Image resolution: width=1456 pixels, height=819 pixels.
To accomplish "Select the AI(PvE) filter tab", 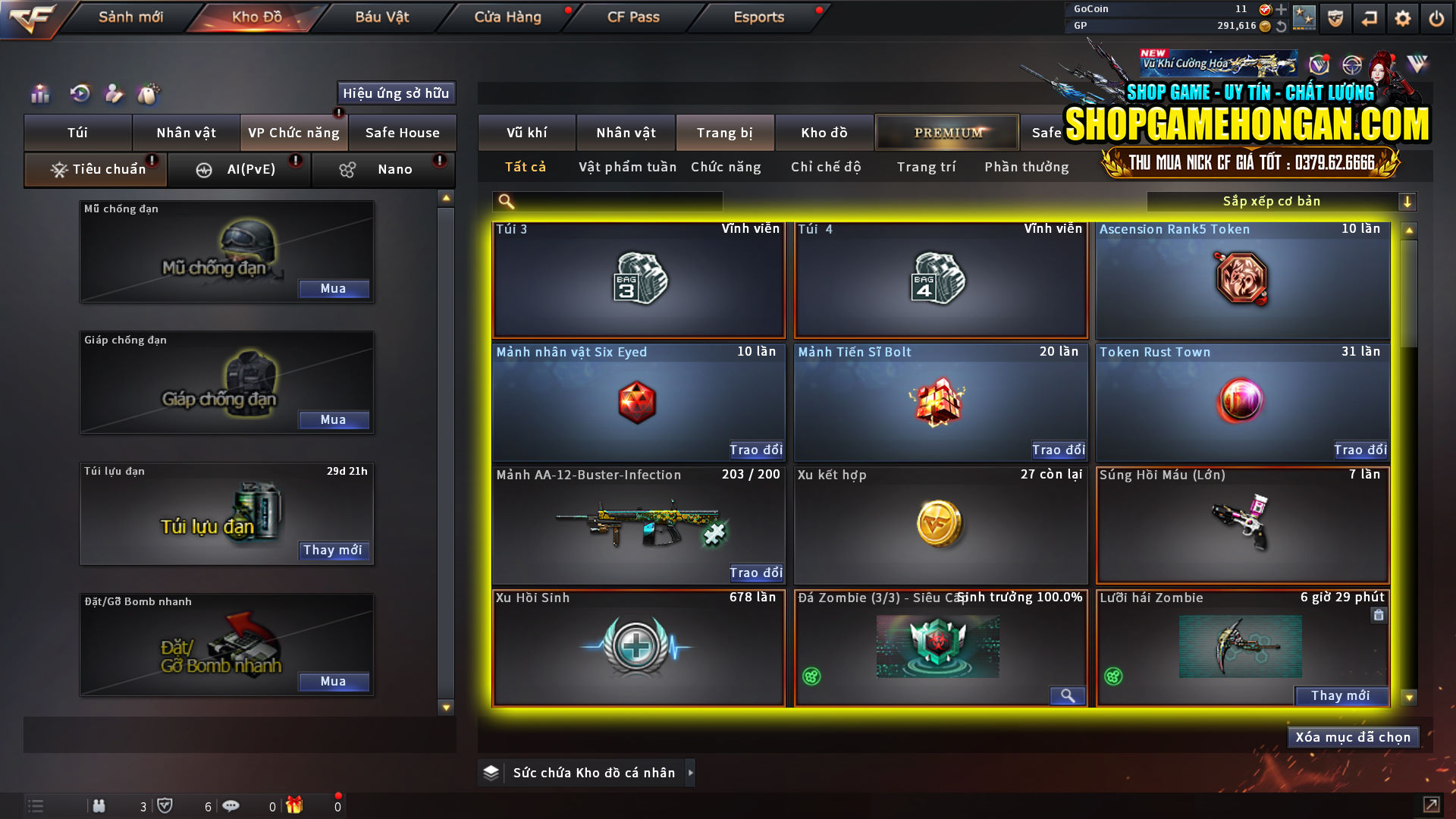I will (x=240, y=169).
